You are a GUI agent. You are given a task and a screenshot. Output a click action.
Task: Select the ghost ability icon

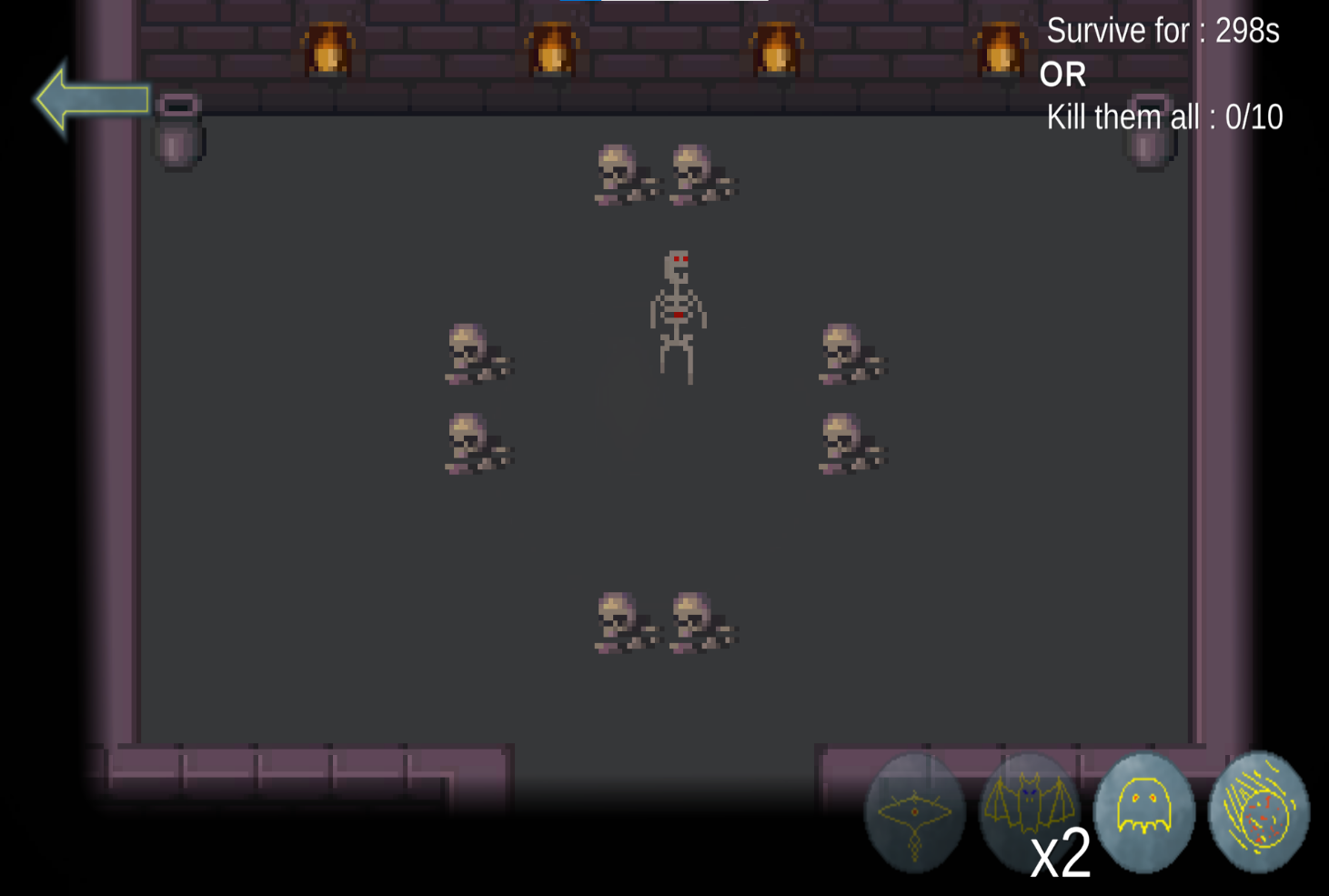point(1143,812)
